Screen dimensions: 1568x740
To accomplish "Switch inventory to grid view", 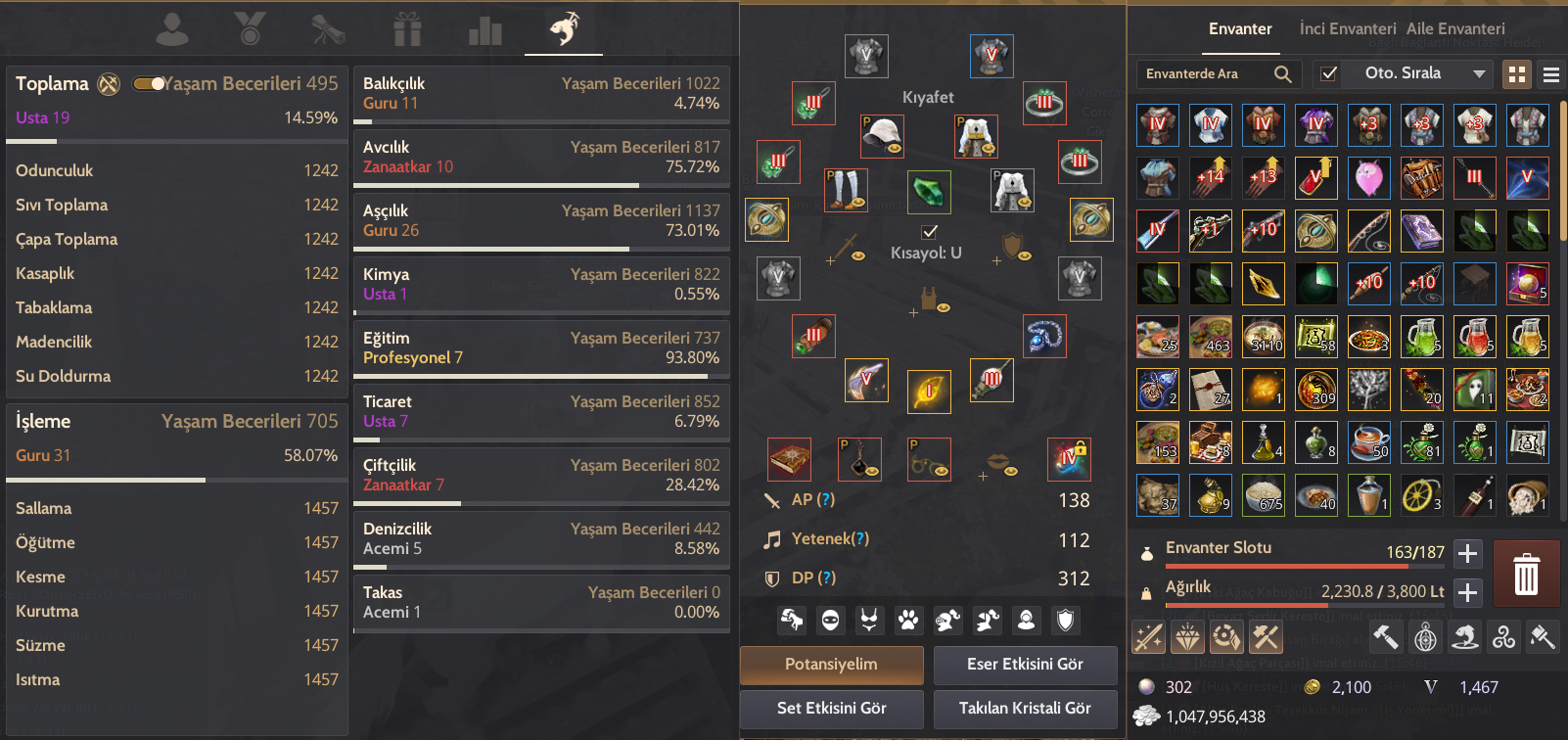I will pyautogui.click(x=1517, y=74).
